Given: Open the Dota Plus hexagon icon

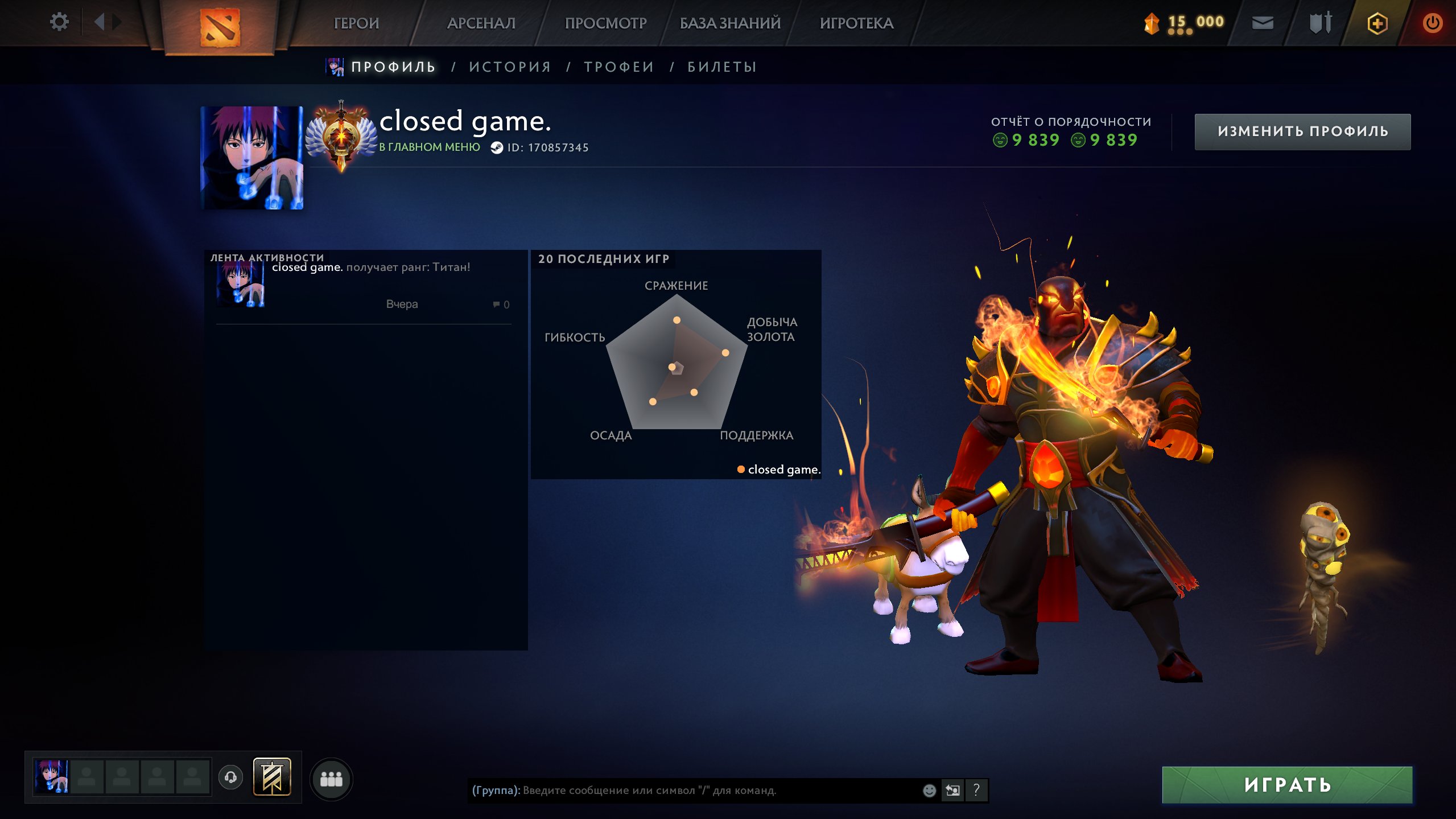Looking at the screenshot, I should (1377, 23).
